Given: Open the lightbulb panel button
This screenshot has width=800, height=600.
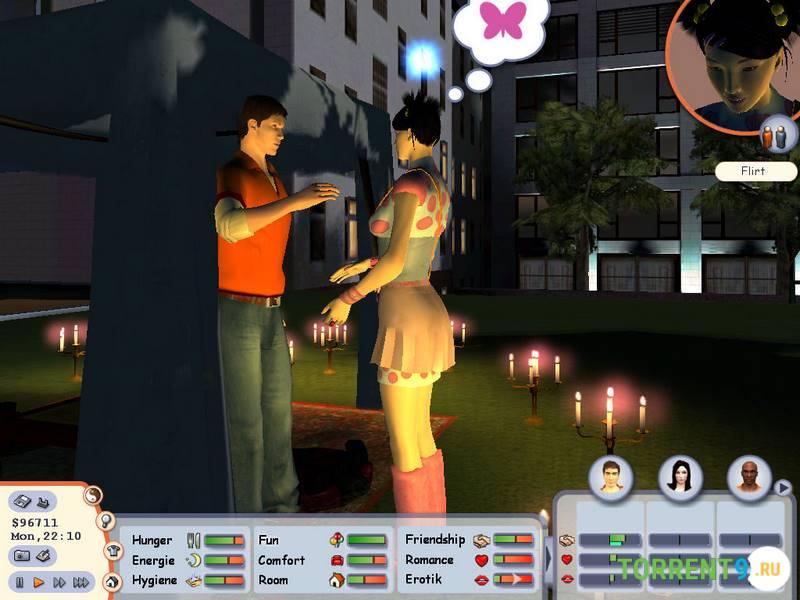Looking at the screenshot, I should click(x=106, y=521).
